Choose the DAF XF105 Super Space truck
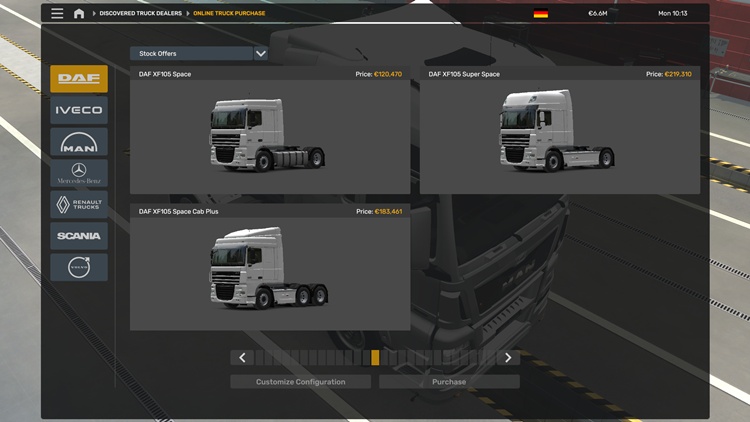Viewport: 750px width, 422px height. [x=560, y=131]
